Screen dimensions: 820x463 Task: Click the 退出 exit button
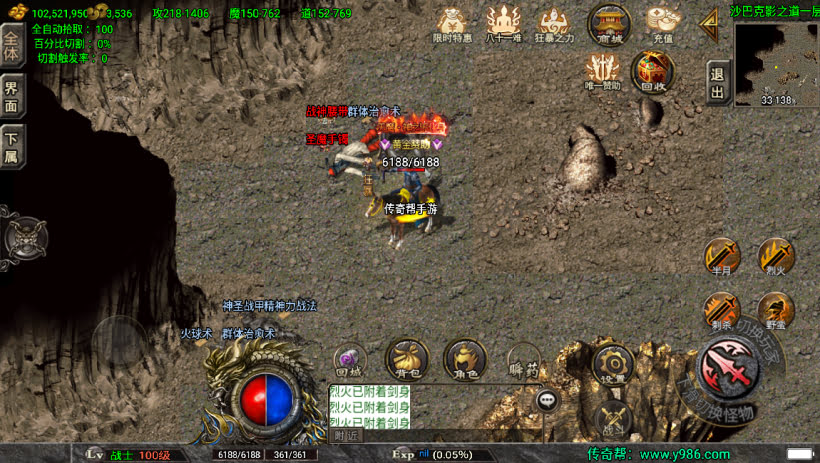[x=716, y=82]
